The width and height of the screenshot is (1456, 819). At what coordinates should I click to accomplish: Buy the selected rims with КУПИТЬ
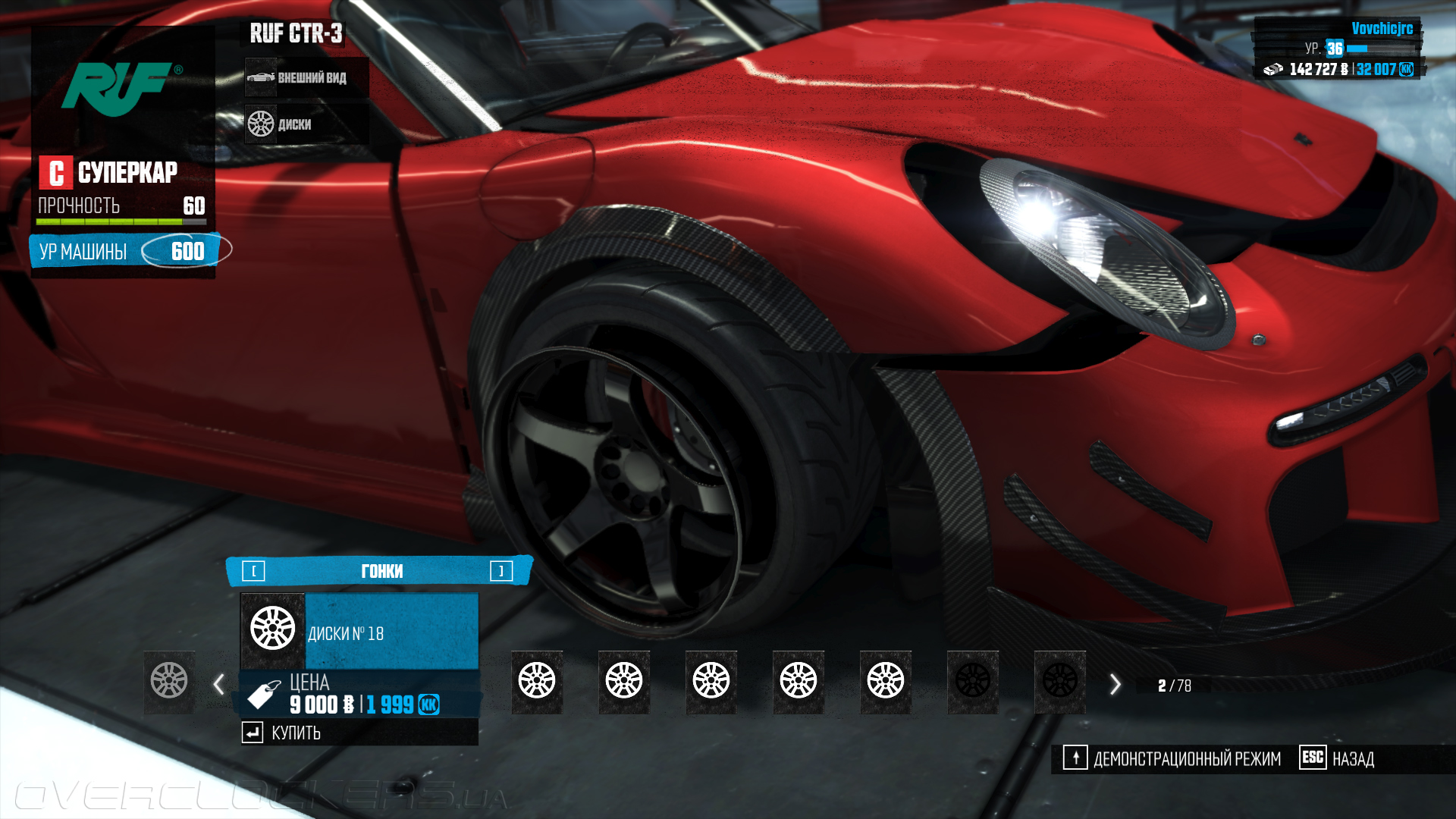295,733
